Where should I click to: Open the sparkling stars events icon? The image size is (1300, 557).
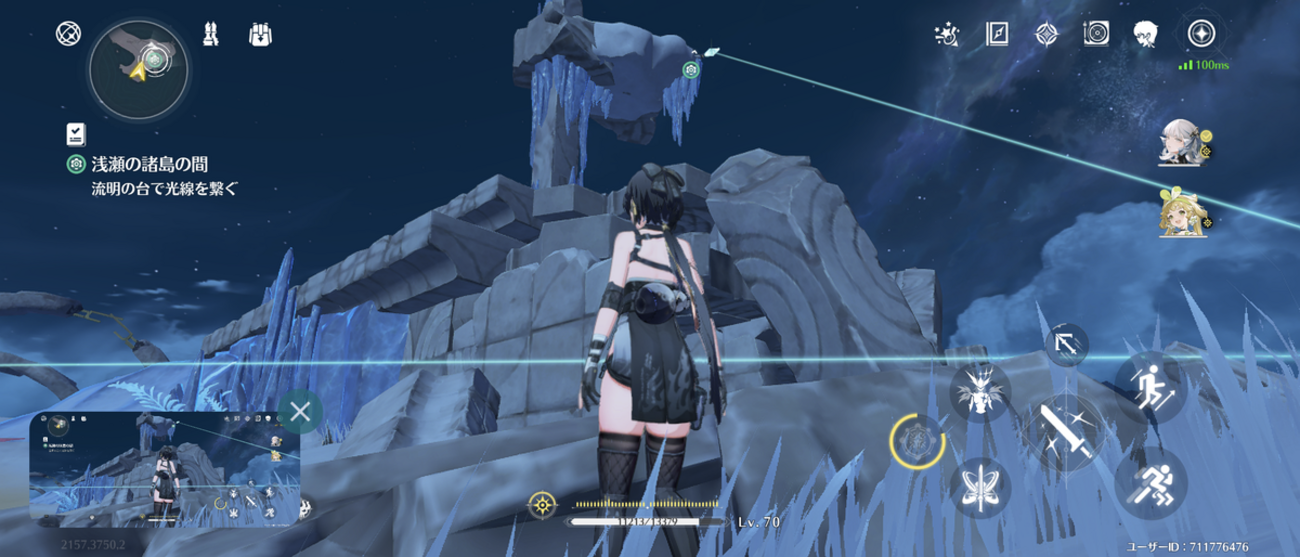click(945, 35)
